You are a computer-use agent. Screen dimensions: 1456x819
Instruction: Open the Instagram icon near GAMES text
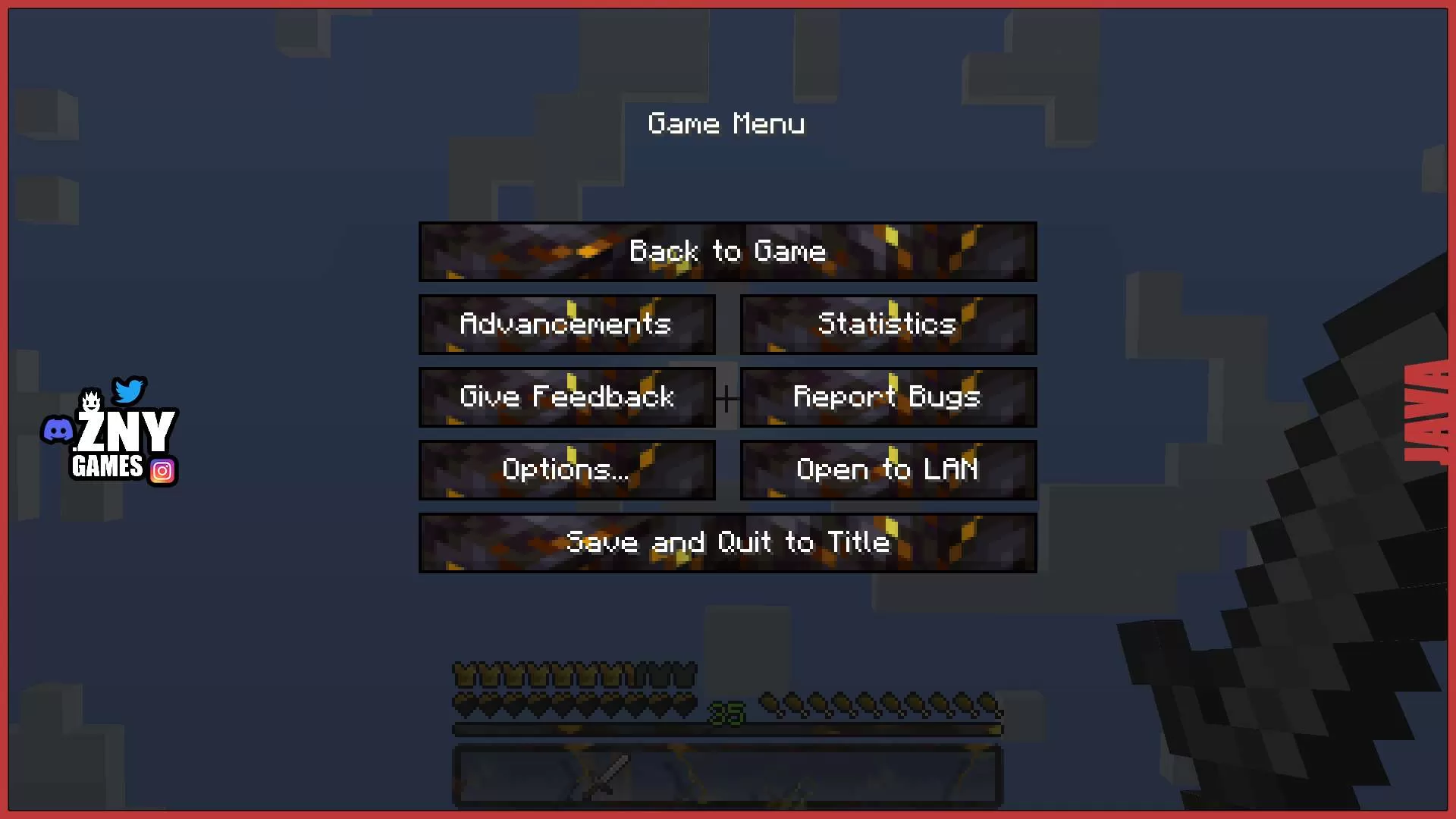click(162, 471)
